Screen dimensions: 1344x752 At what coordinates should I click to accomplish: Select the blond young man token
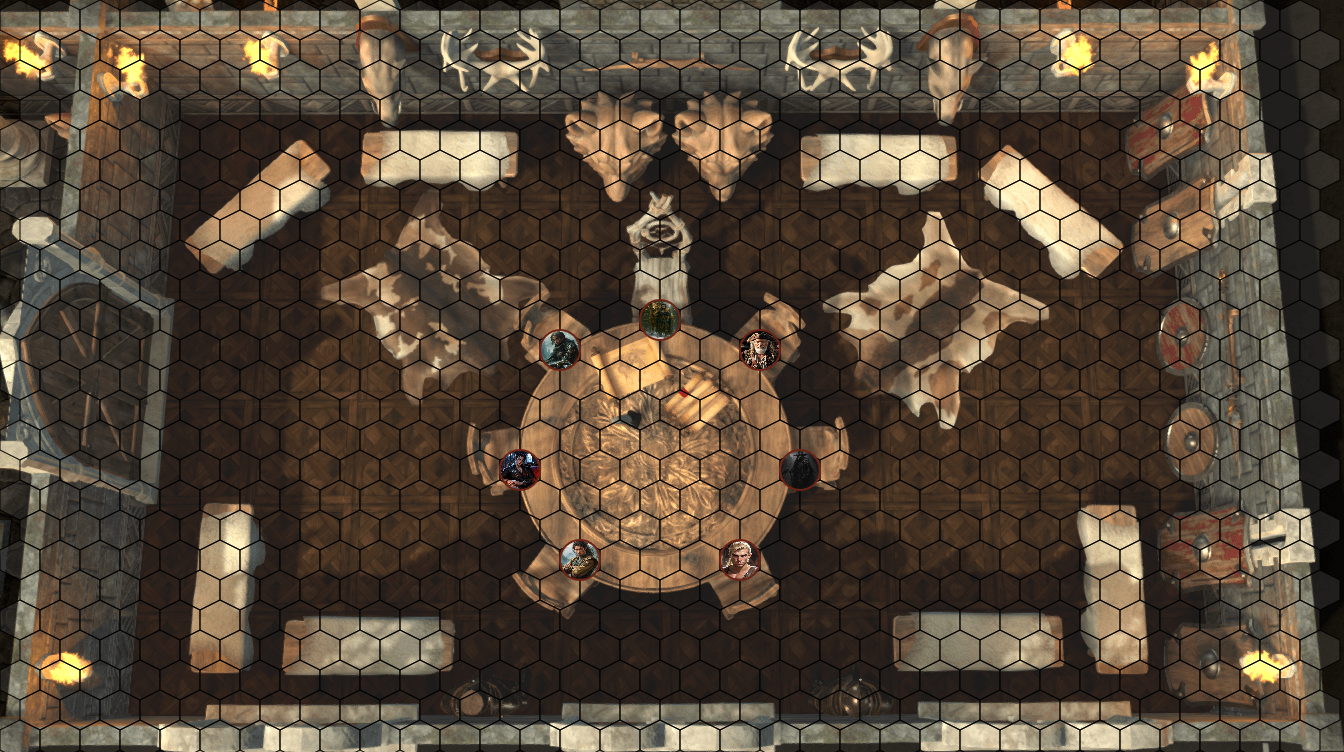click(739, 560)
